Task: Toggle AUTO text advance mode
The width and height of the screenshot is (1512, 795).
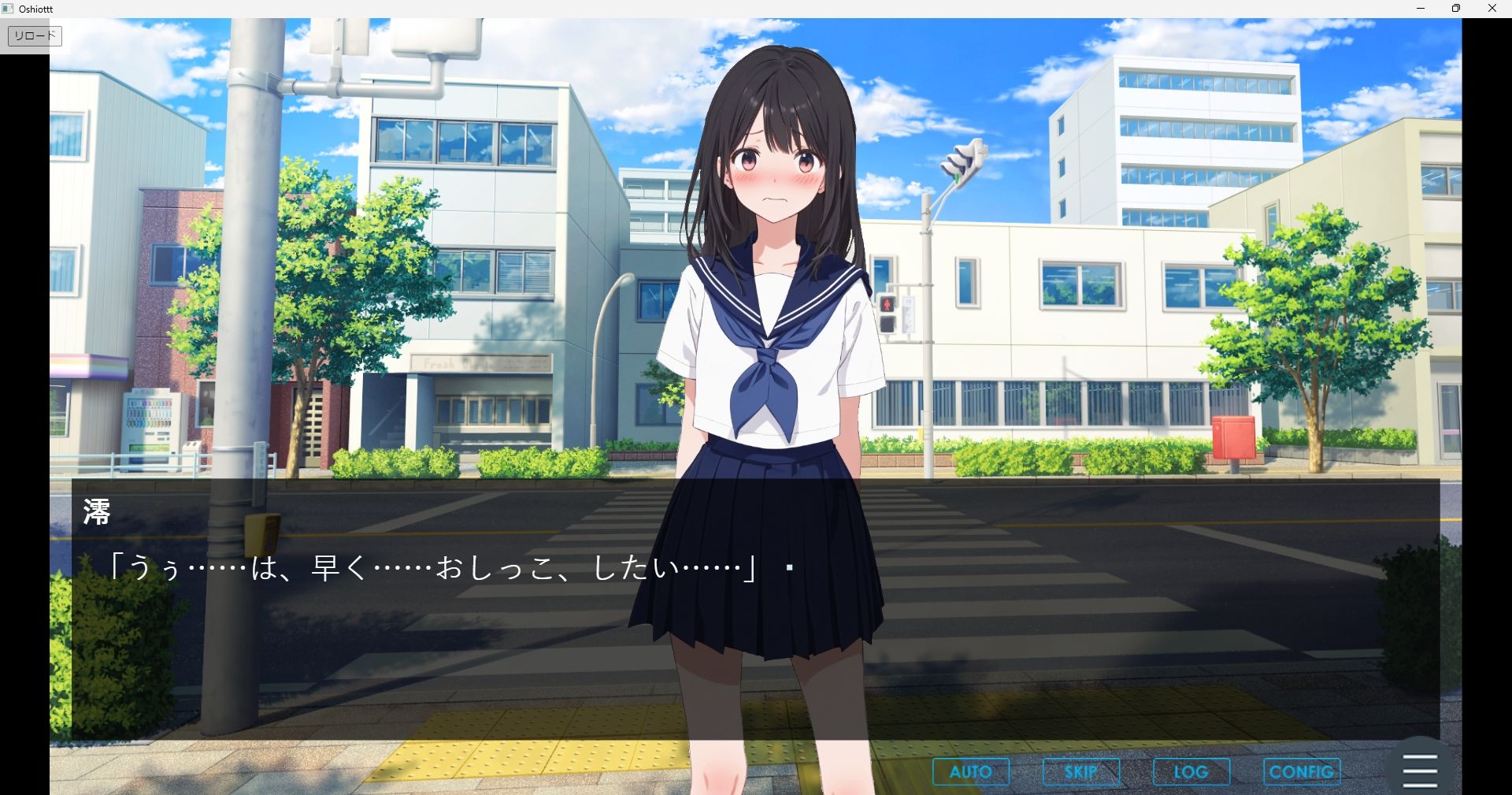Action: tap(970, 771)
